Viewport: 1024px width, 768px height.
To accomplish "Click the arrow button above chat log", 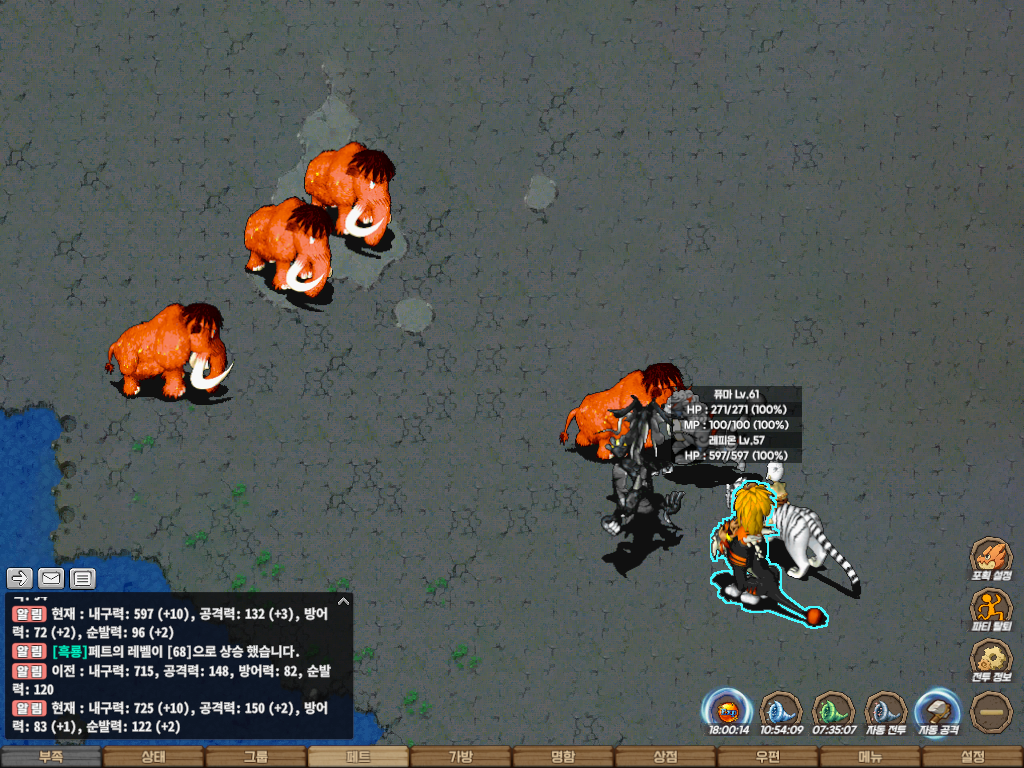I will coord(20,578).
